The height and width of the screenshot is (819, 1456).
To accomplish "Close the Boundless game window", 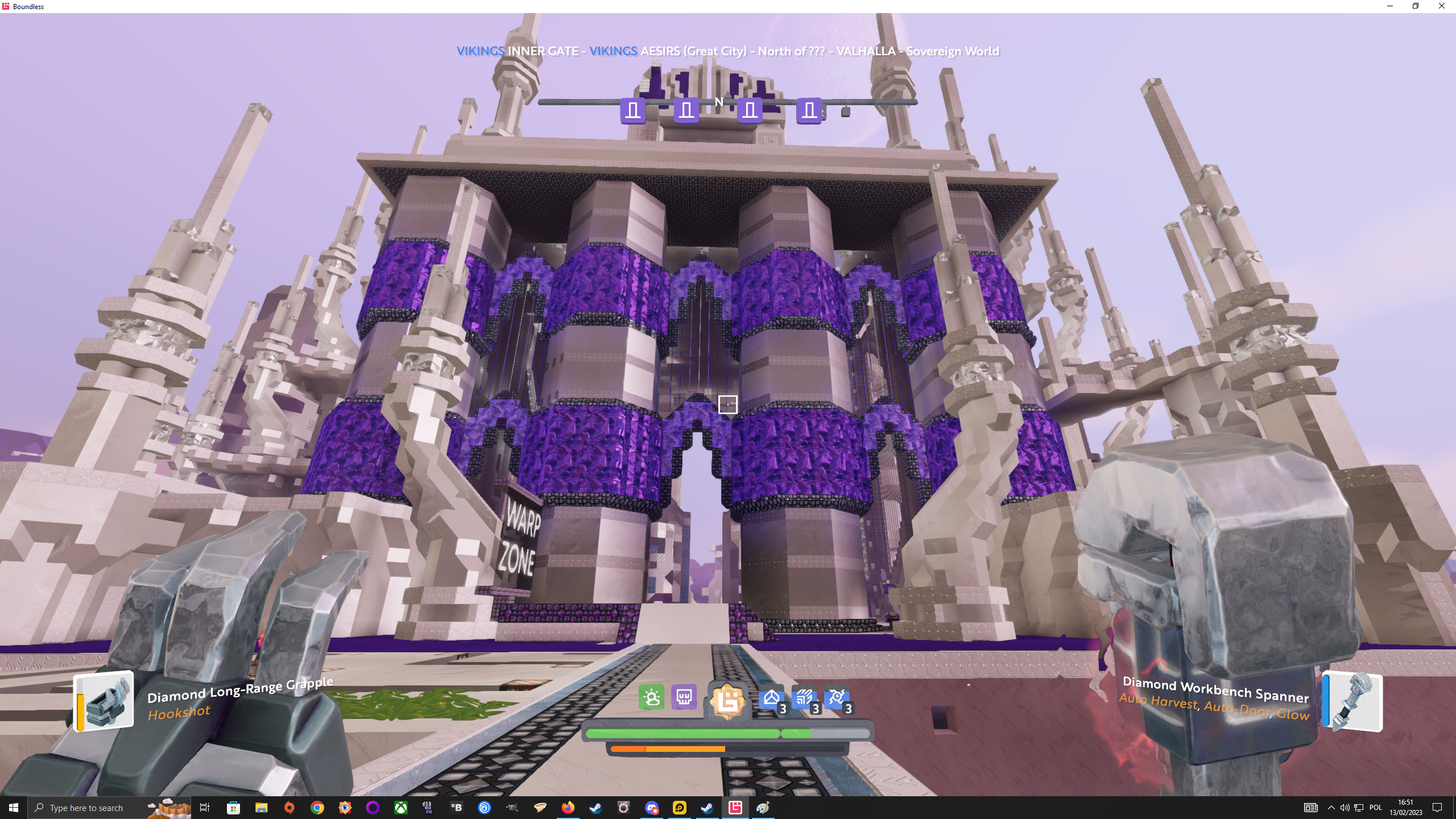I will [x=1441, y=6].
